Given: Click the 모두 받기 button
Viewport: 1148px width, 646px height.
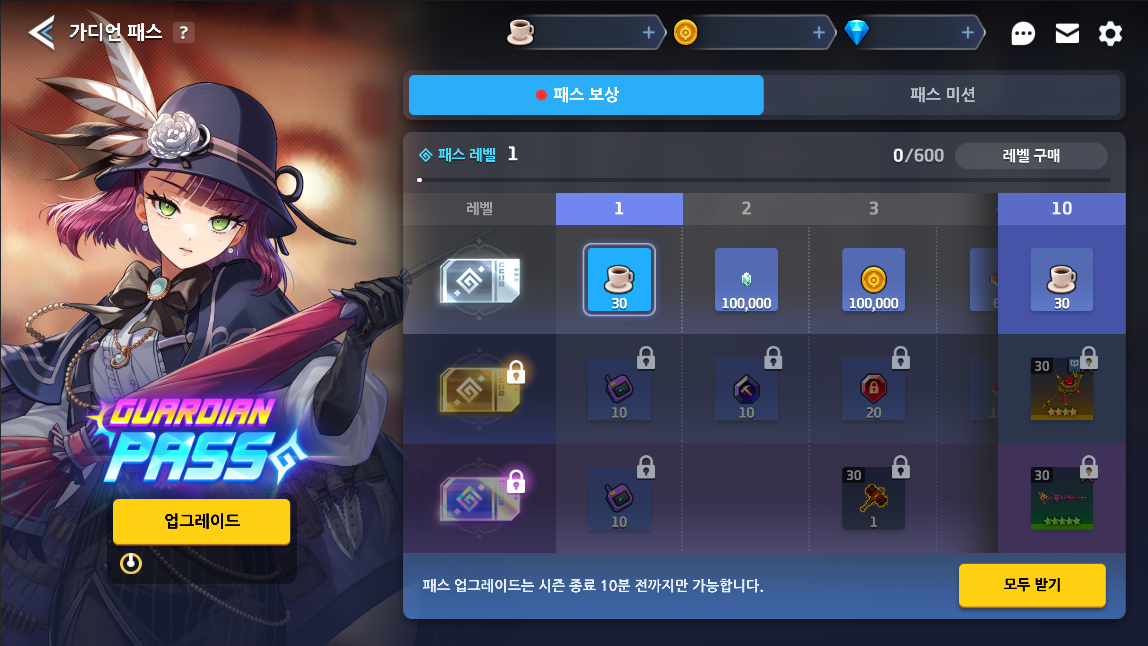Looking at the screenshot, I should tap(1032, 585).
